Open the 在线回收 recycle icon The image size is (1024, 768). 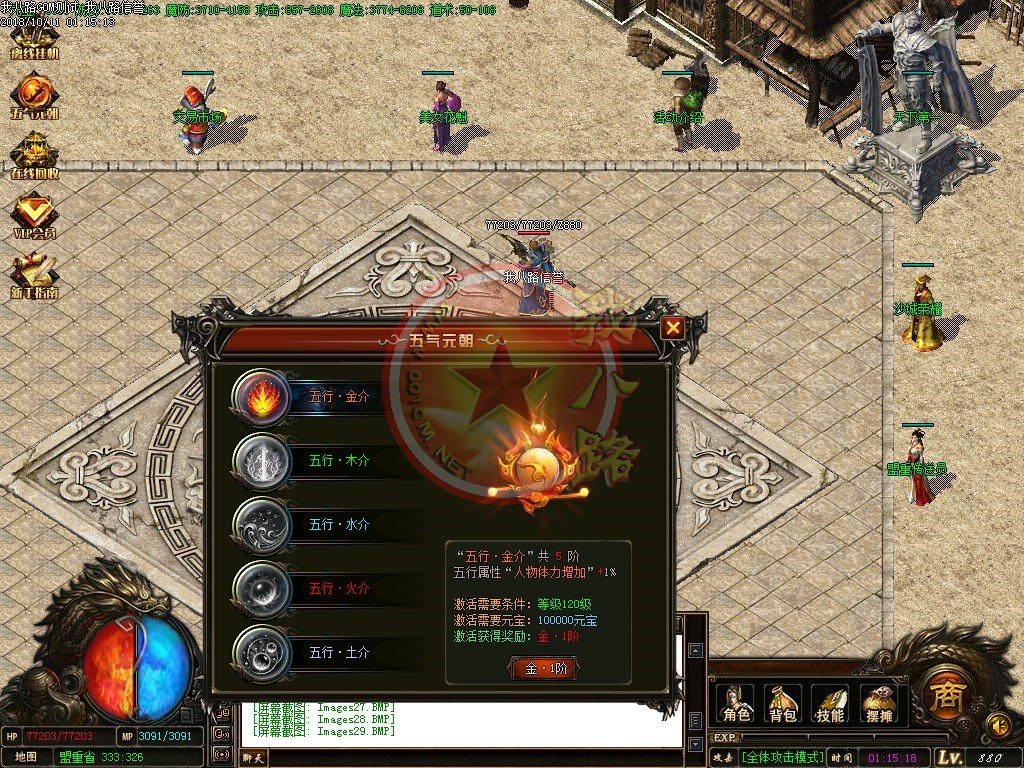pyautogui.click(x=34, y=157)
